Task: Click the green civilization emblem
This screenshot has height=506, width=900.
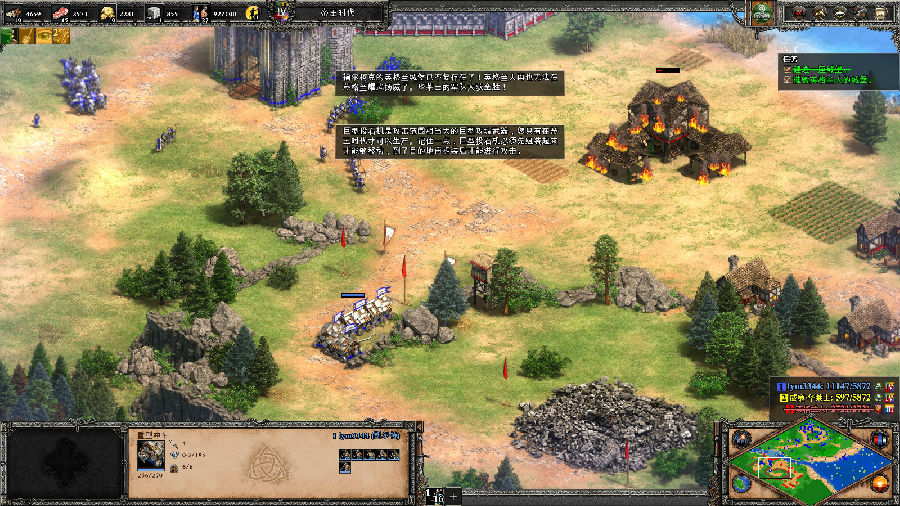Action: click(764, 13)
